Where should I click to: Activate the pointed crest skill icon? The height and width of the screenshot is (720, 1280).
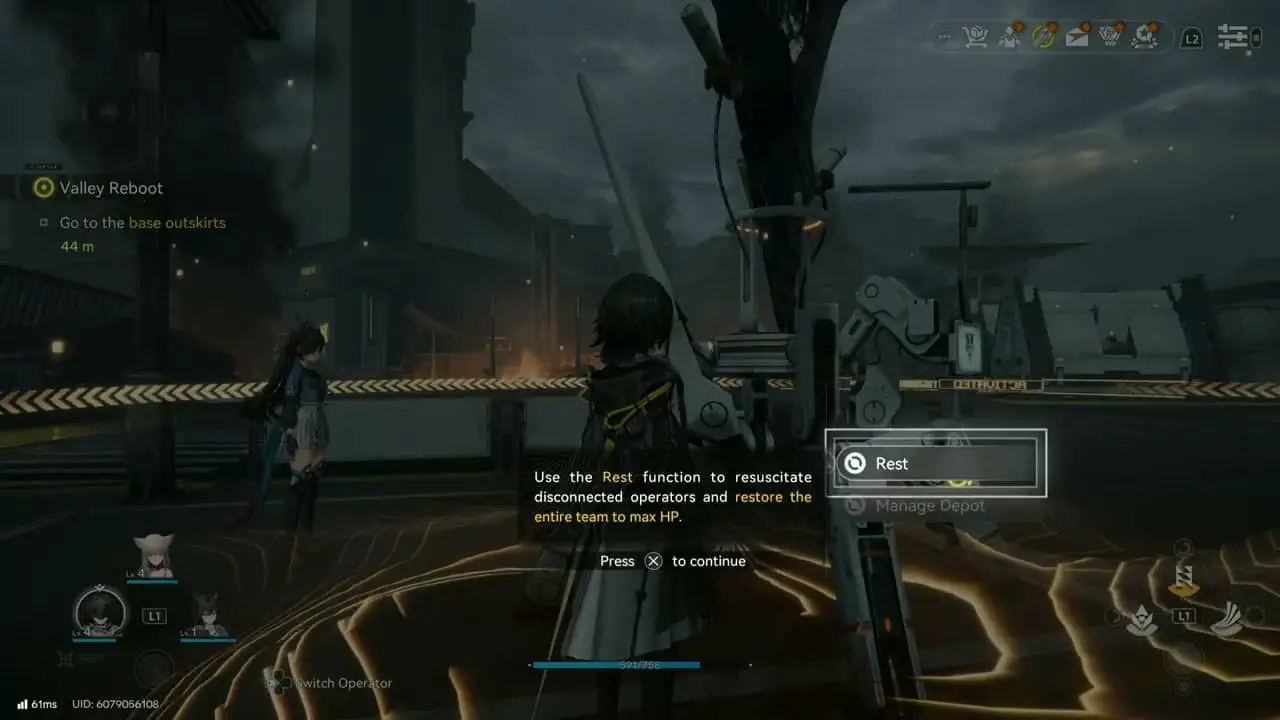click(x=1141, y=621)
